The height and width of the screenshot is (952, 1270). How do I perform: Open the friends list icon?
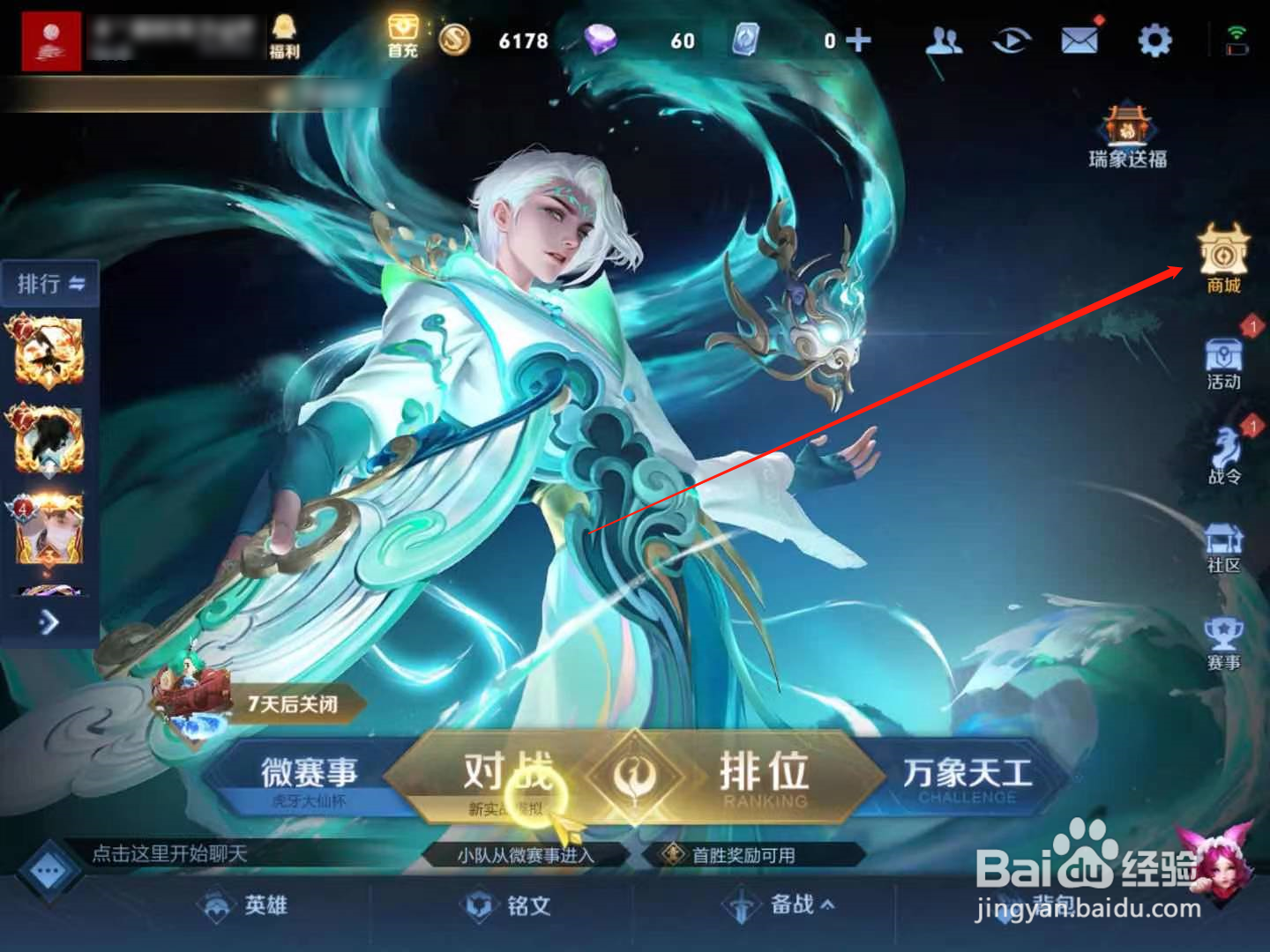944,40
